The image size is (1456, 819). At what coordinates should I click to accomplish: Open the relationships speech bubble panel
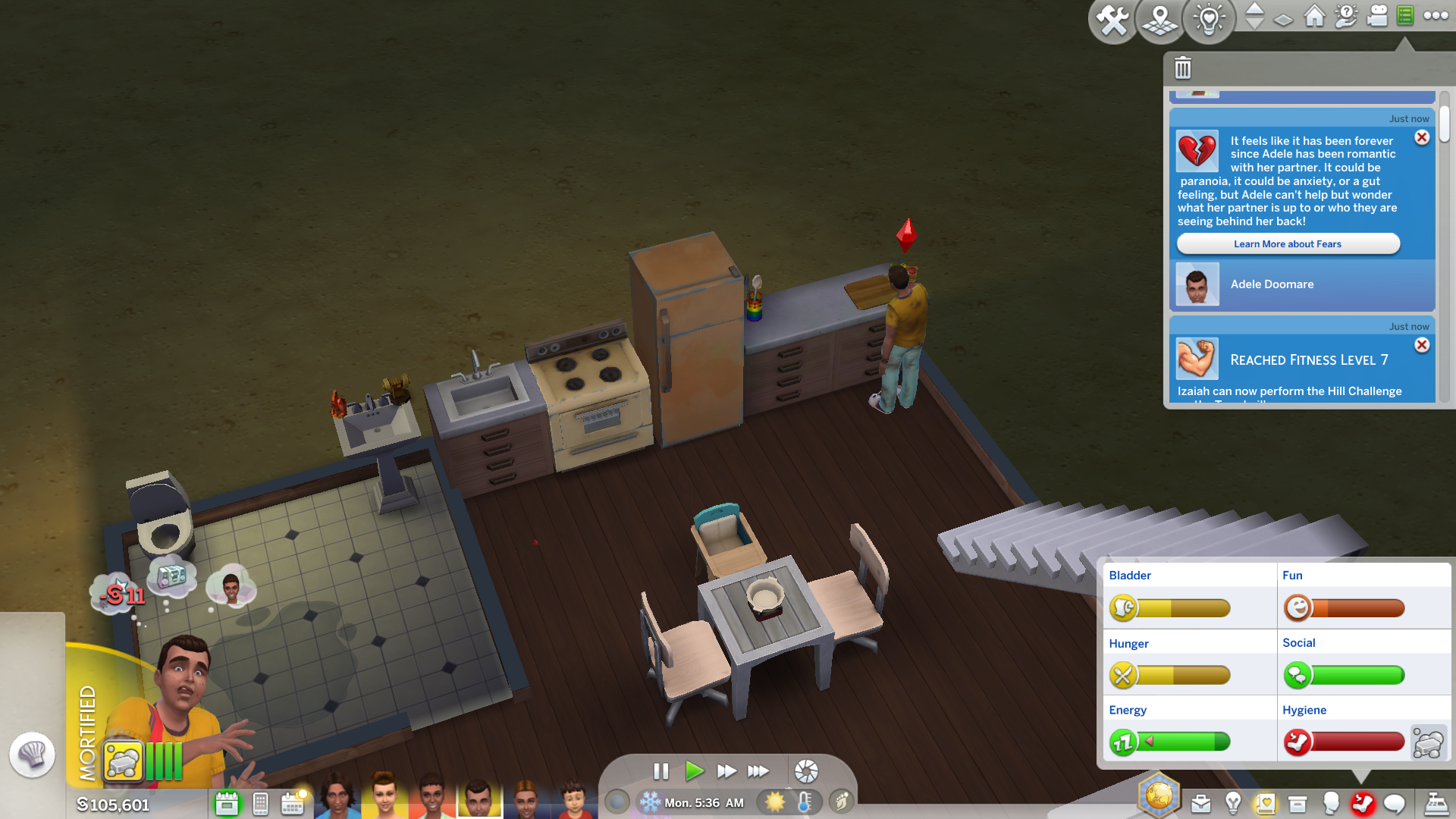[1395, 803]
